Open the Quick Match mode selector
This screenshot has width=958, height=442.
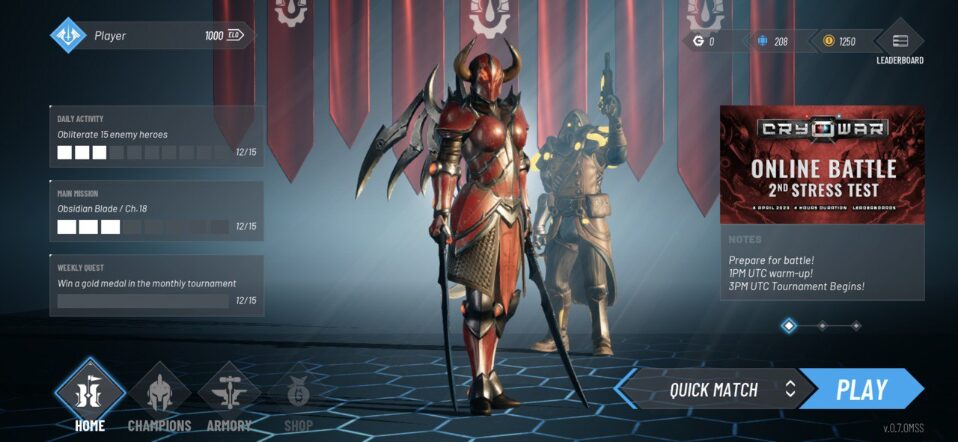pos(714,389)
